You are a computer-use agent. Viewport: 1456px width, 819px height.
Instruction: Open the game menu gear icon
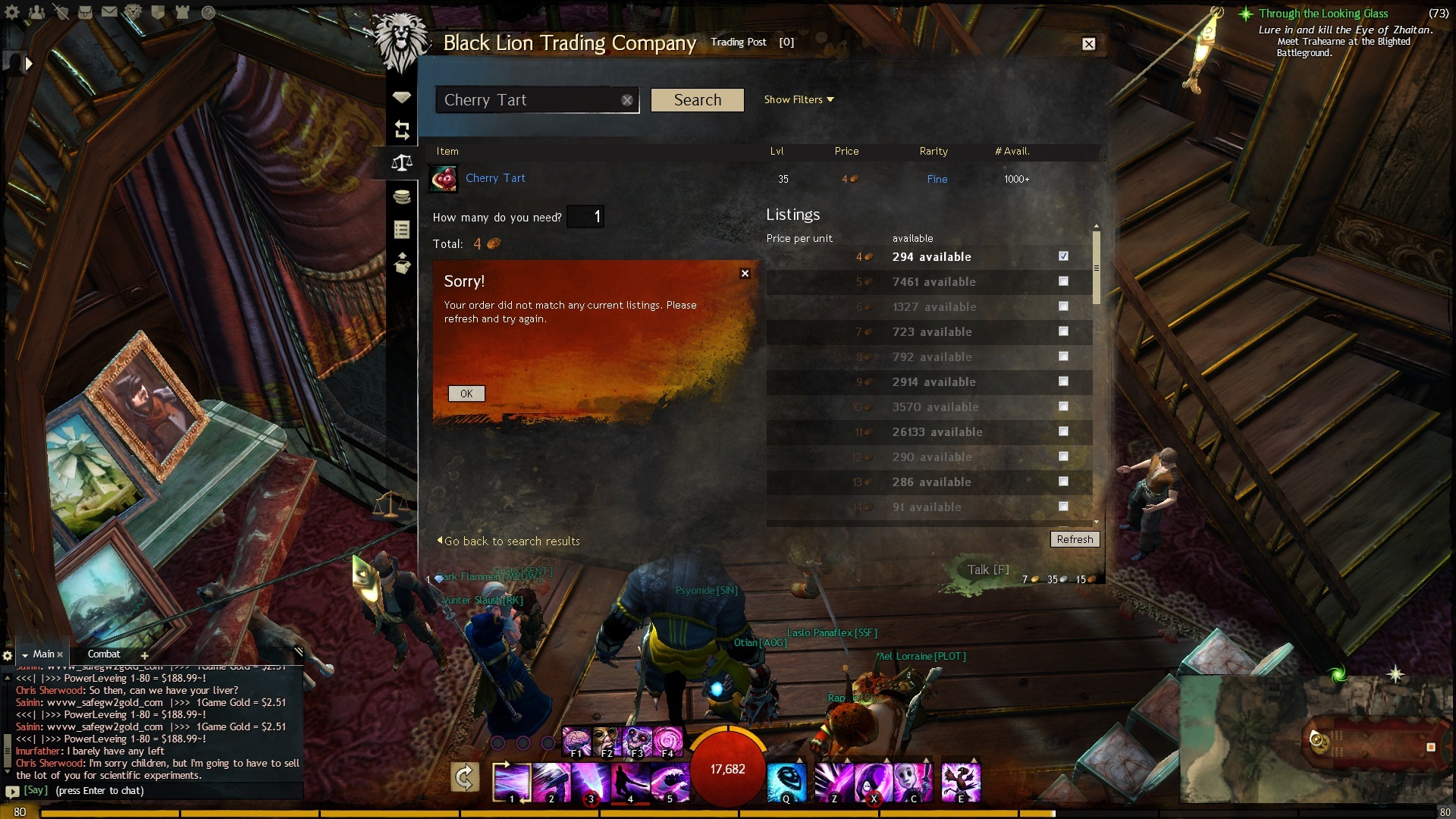point(13,12)
